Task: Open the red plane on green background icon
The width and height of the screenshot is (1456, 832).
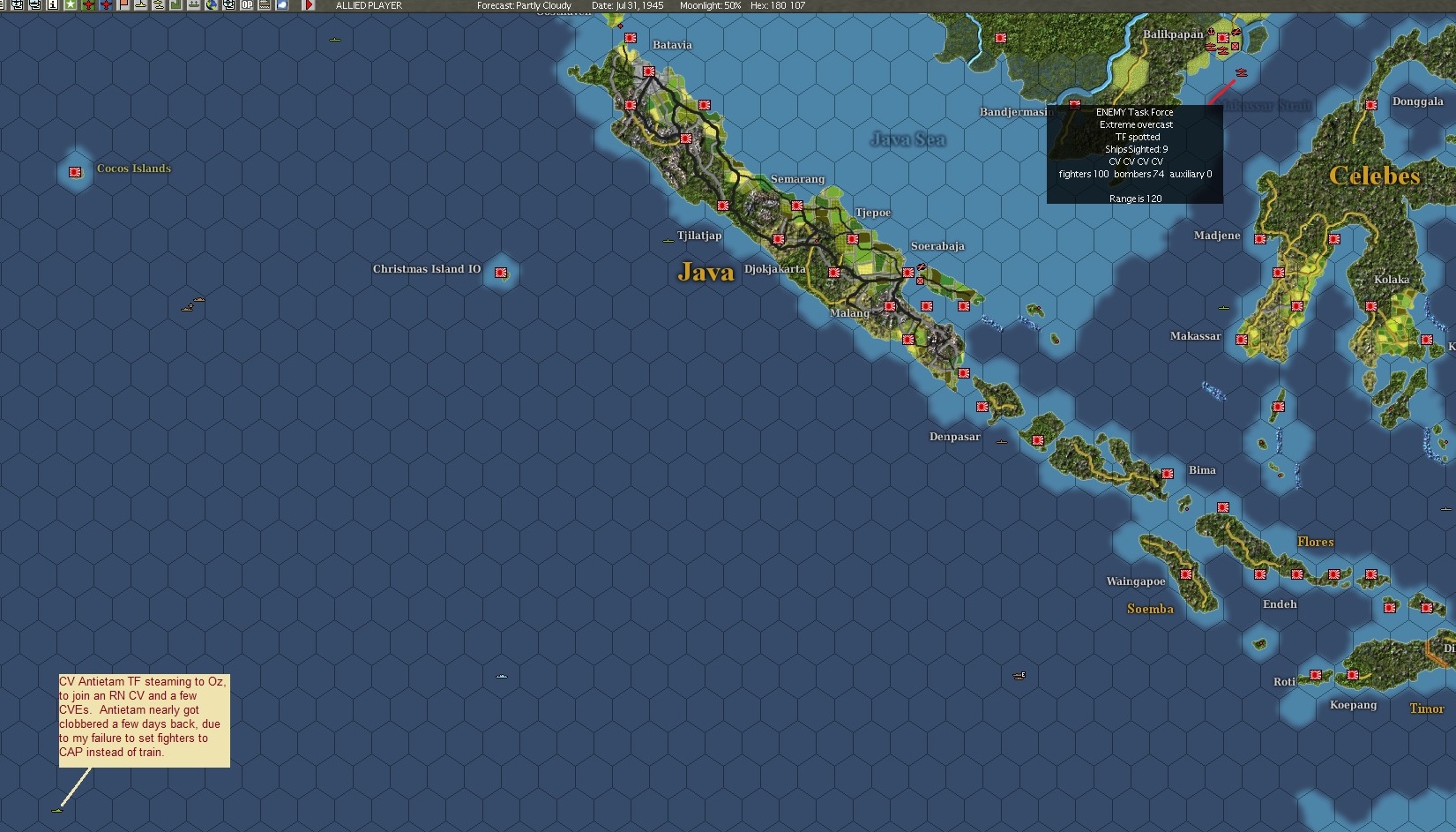Action: click(88, 4)
